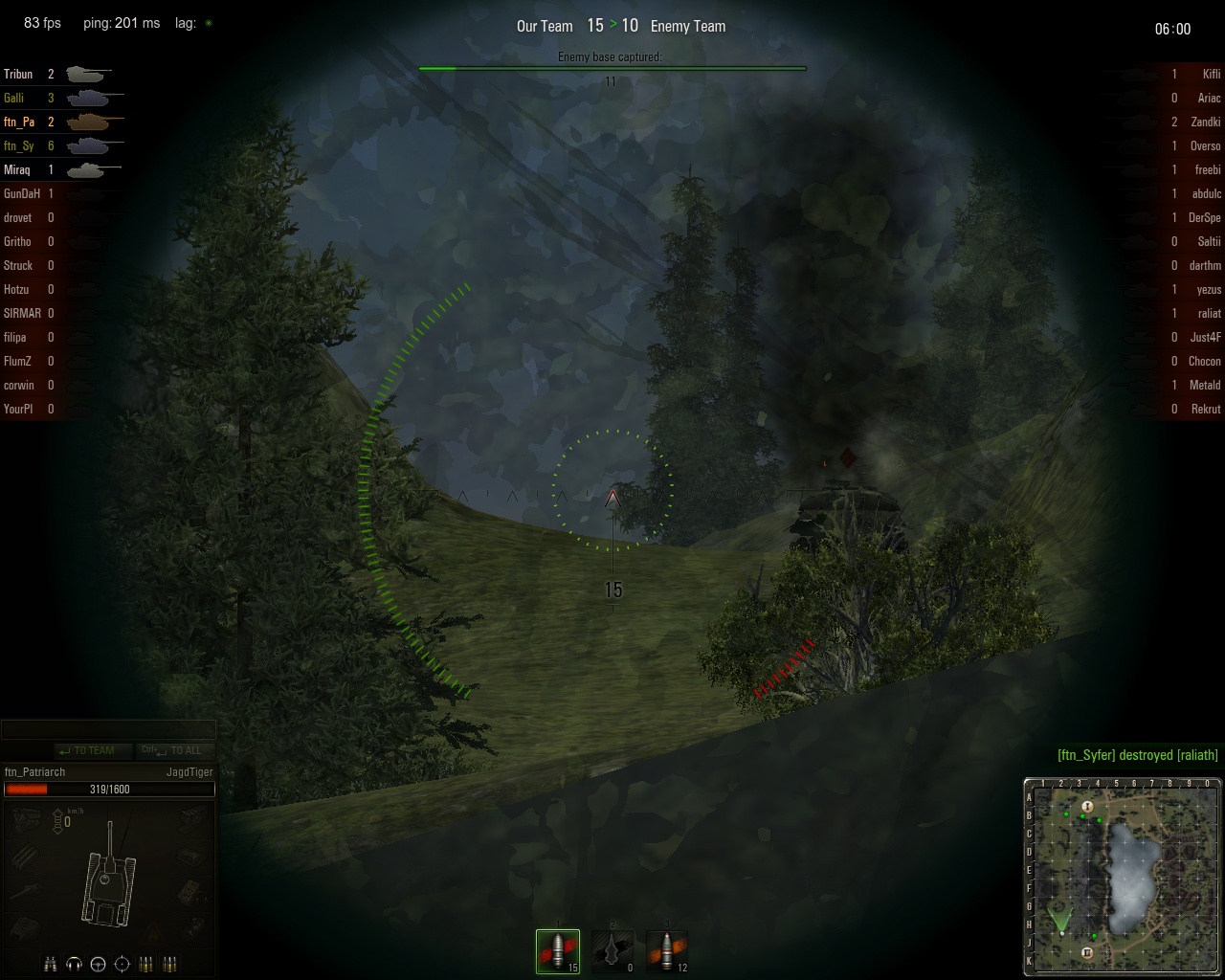Image resolution: width=1225 pixels, height=980 pixels.
Task: Choose enemy Kifli from the enemy roster
Action: [1211, 74]
